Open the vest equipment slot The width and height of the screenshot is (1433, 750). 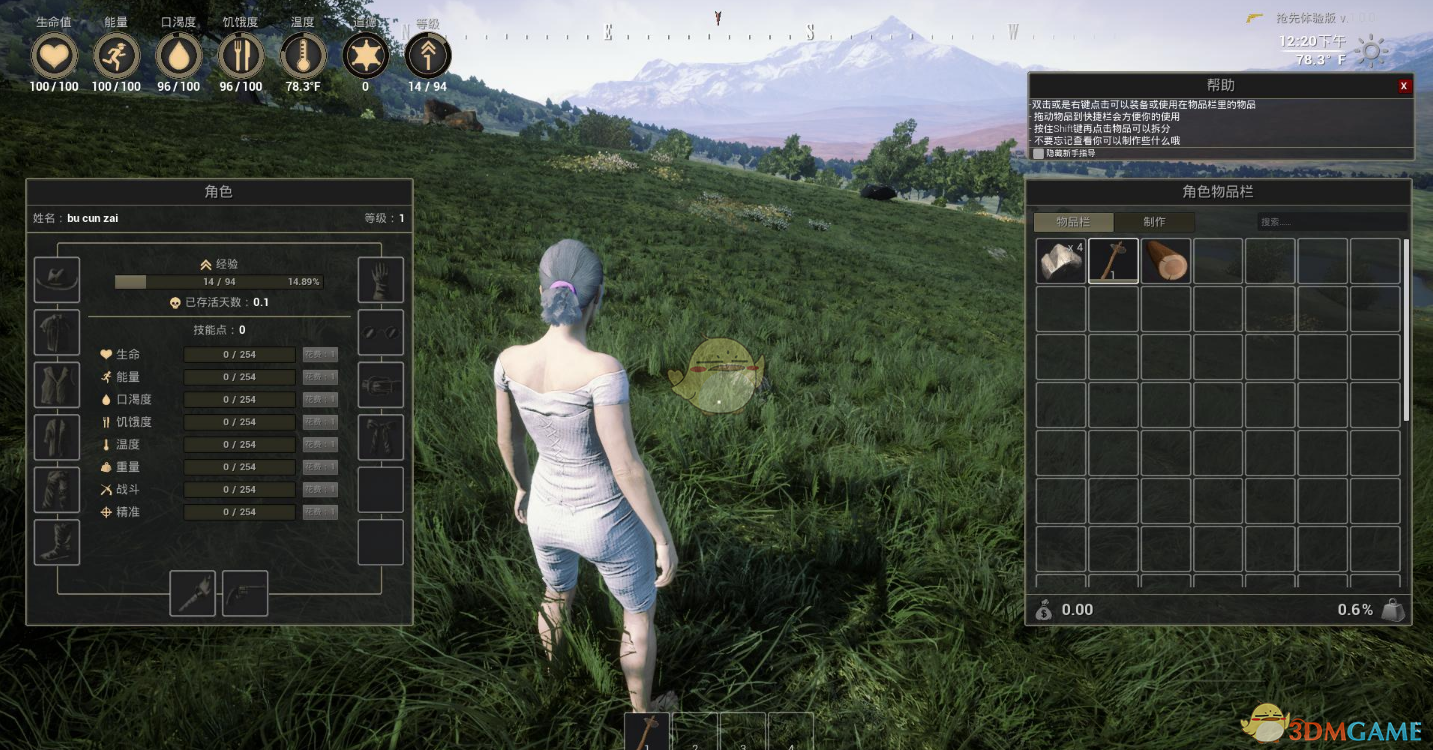pos(57,385)
